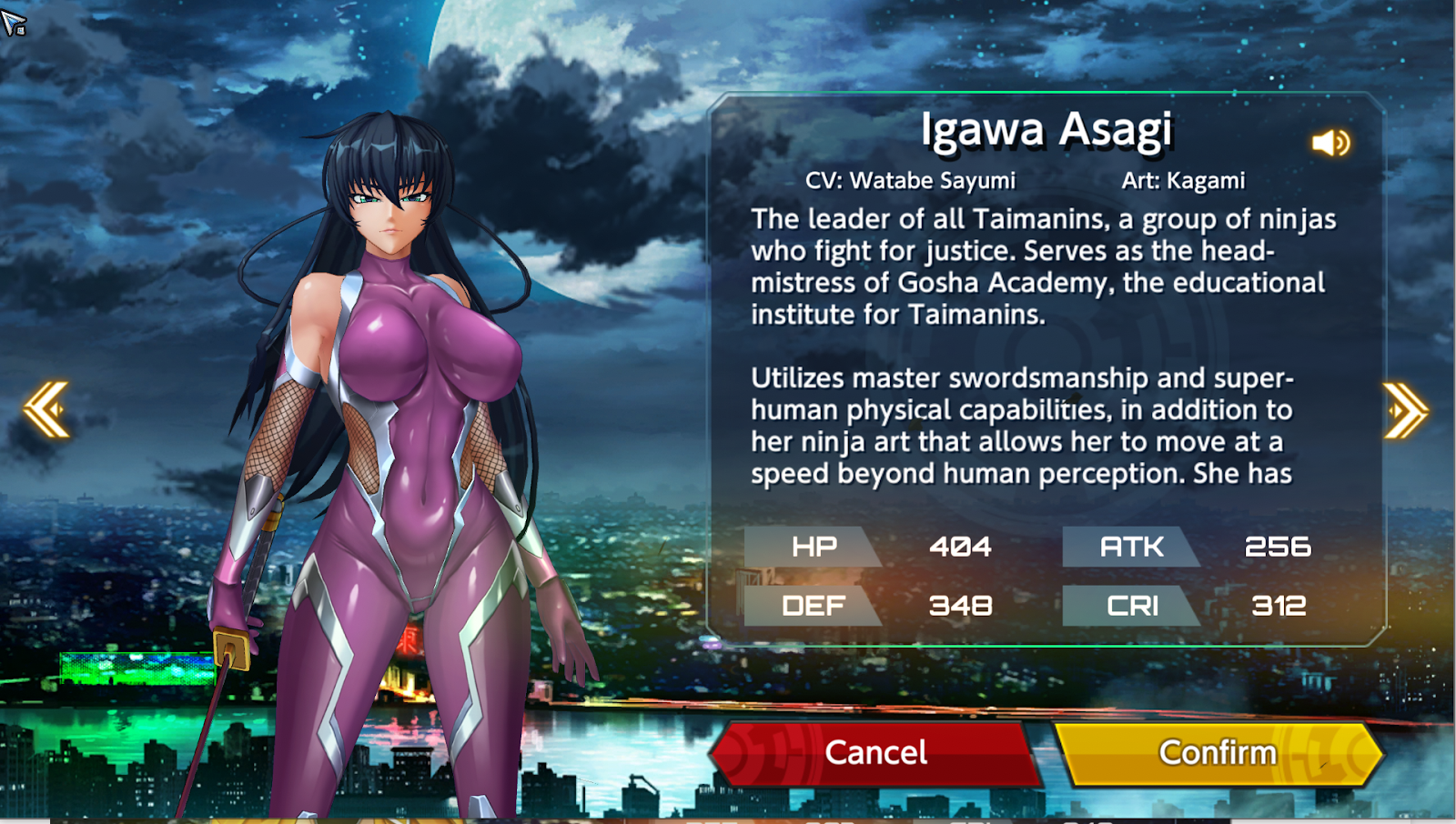Viewport: 1456px width, 824px height.
Task: Click the red Cancel button
Action: point(875,753)
